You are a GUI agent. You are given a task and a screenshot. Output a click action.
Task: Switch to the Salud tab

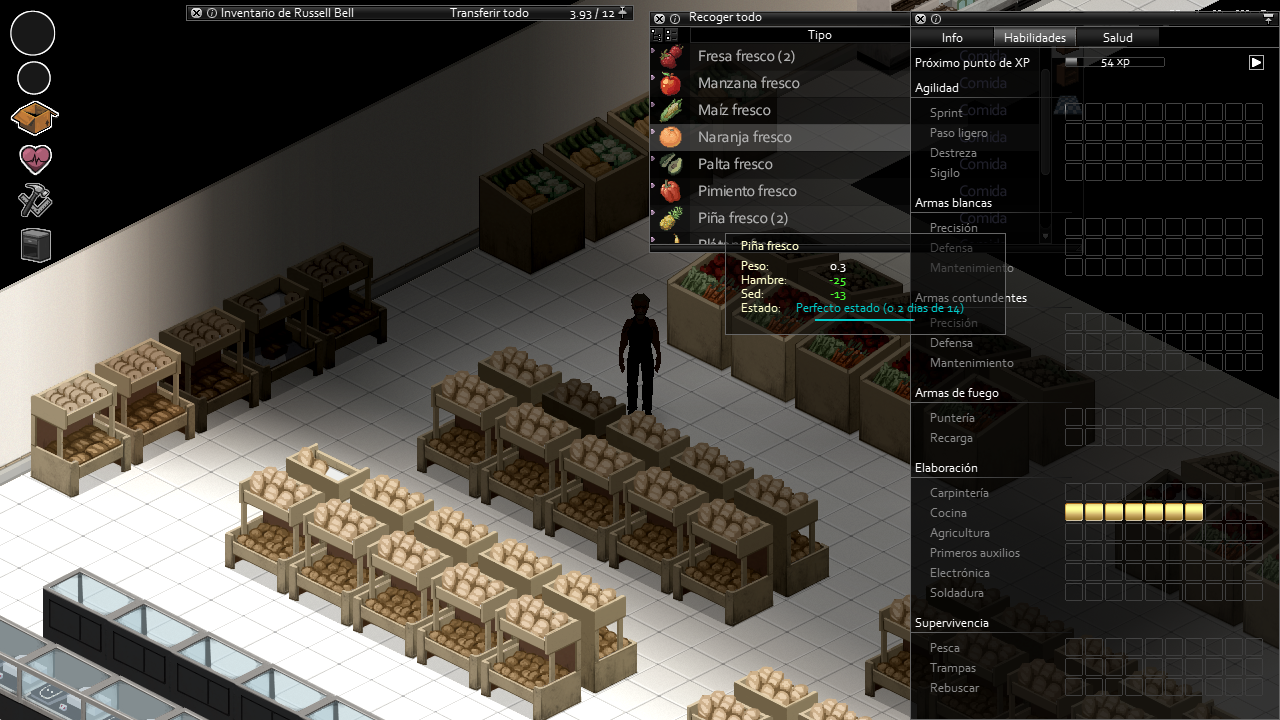click(x=1117, y=37)
